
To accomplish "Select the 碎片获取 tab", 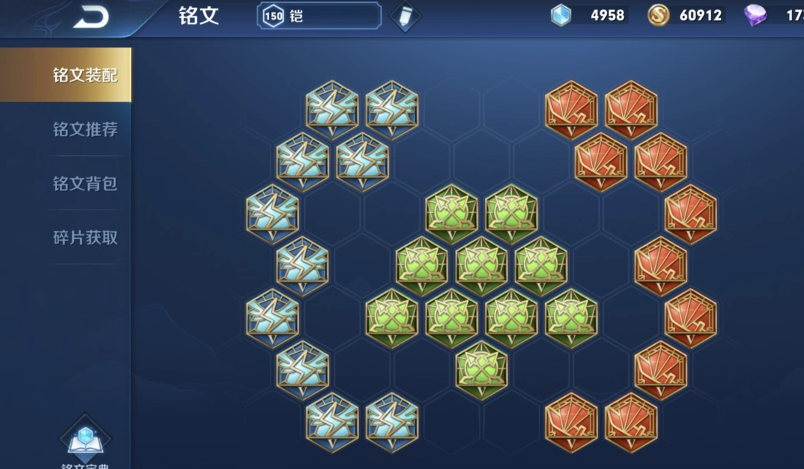I will coord(84,238).
